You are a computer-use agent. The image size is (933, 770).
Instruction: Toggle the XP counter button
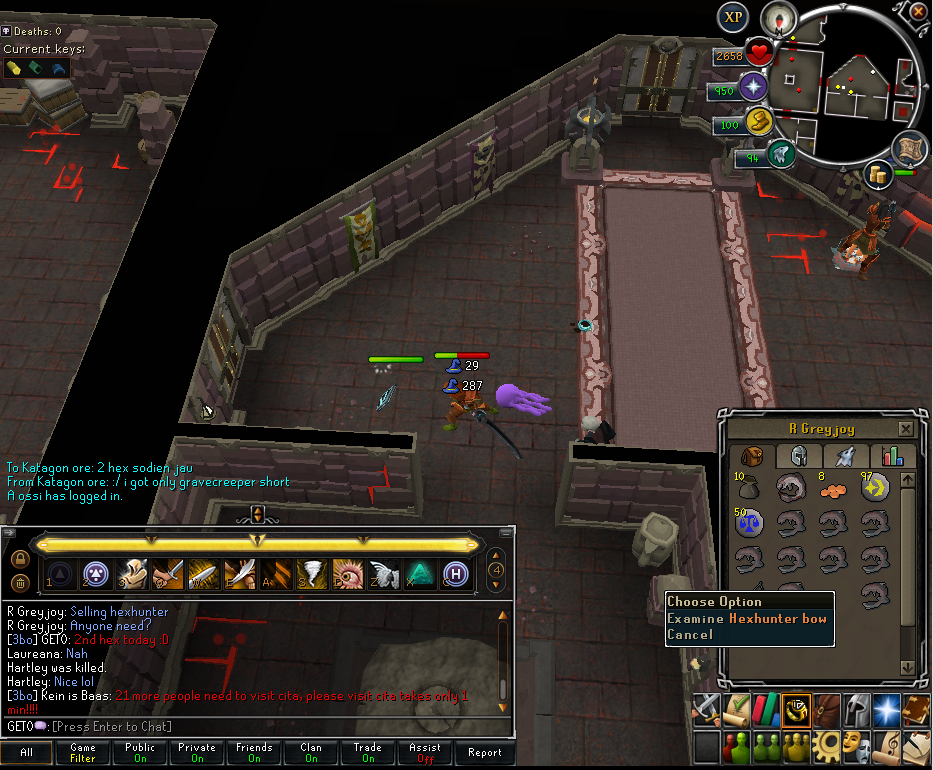point(734,17)
